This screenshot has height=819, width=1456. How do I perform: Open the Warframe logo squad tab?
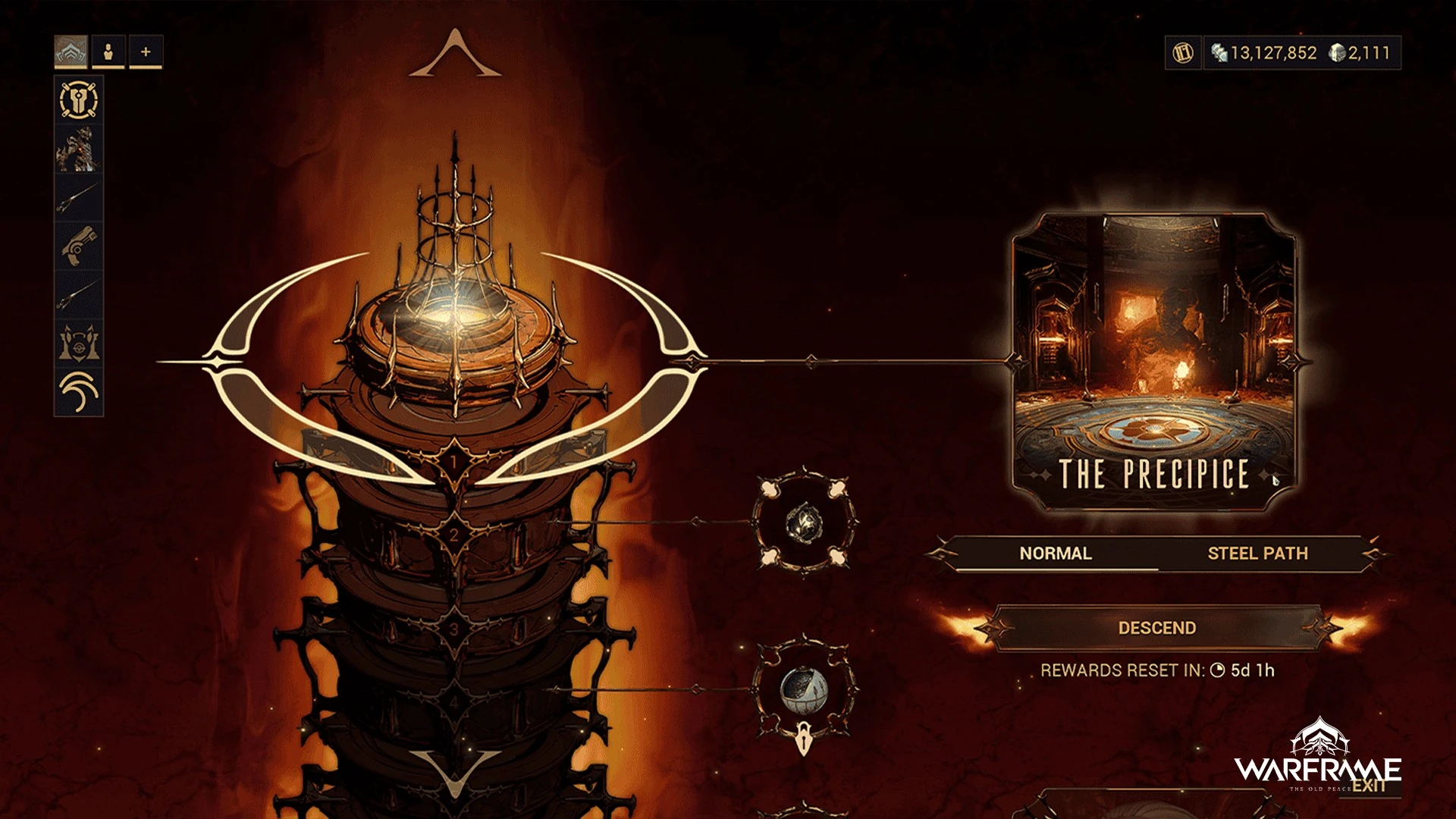click(x=71, y=52)
